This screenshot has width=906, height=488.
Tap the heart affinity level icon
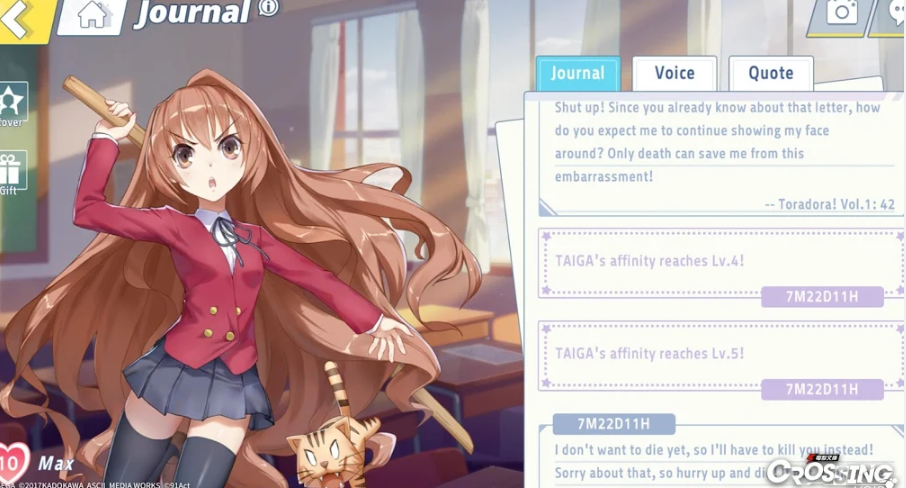[12, 463]
